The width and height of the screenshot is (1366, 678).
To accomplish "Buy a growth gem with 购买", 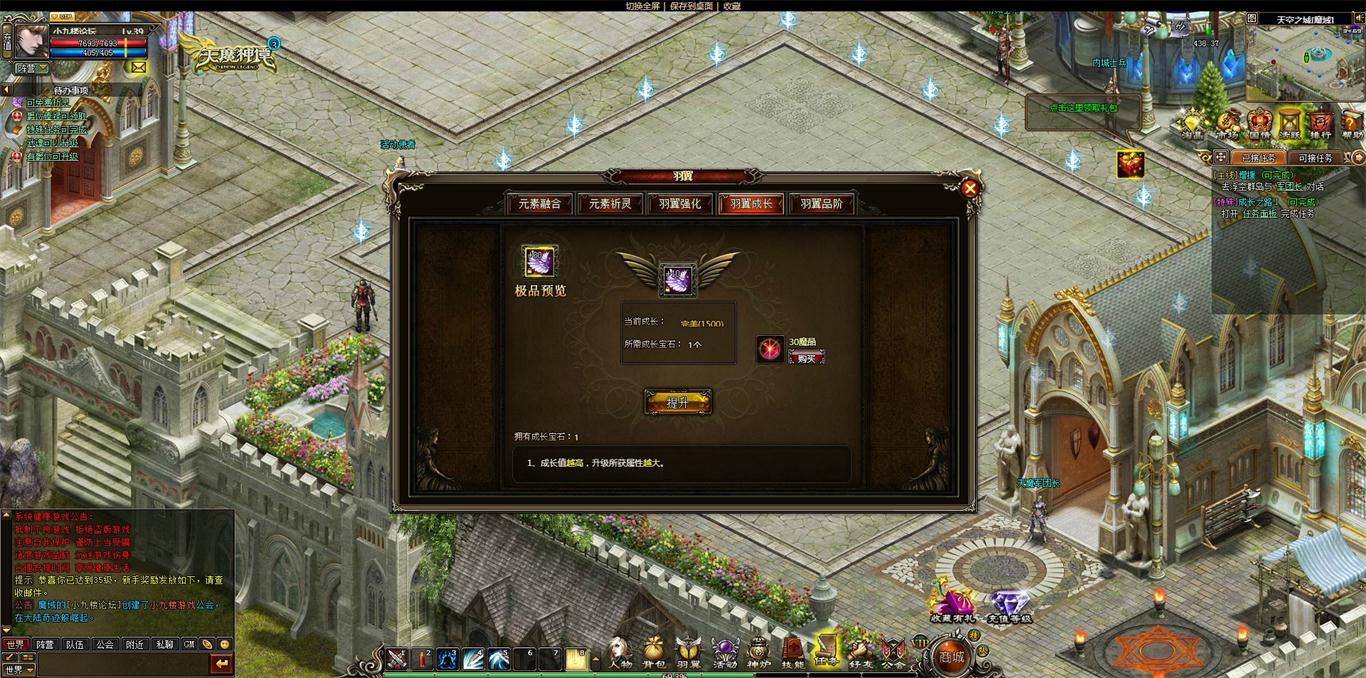I will pos(806,357).
